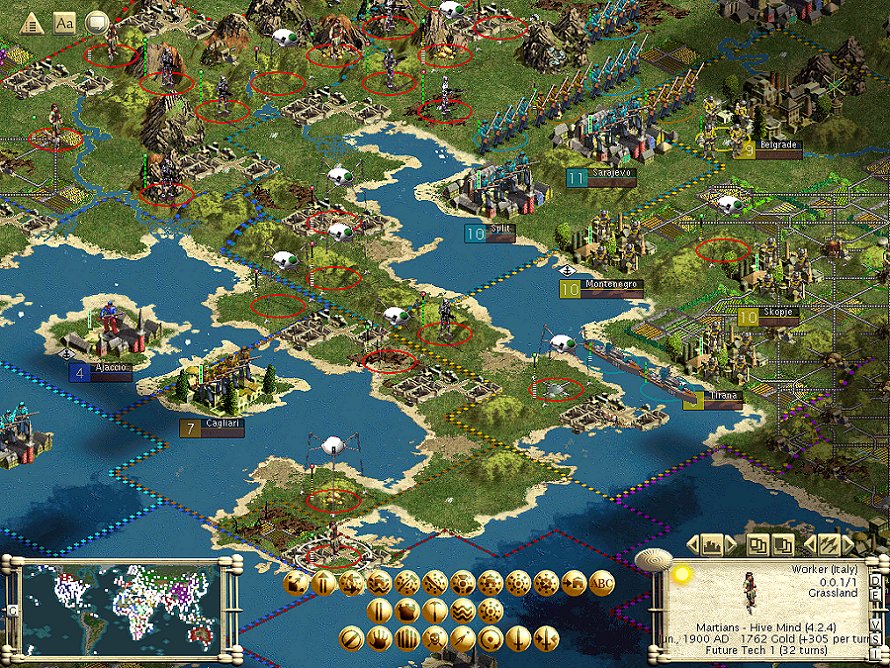Go to next unit with arrows button

coord(828,545)
